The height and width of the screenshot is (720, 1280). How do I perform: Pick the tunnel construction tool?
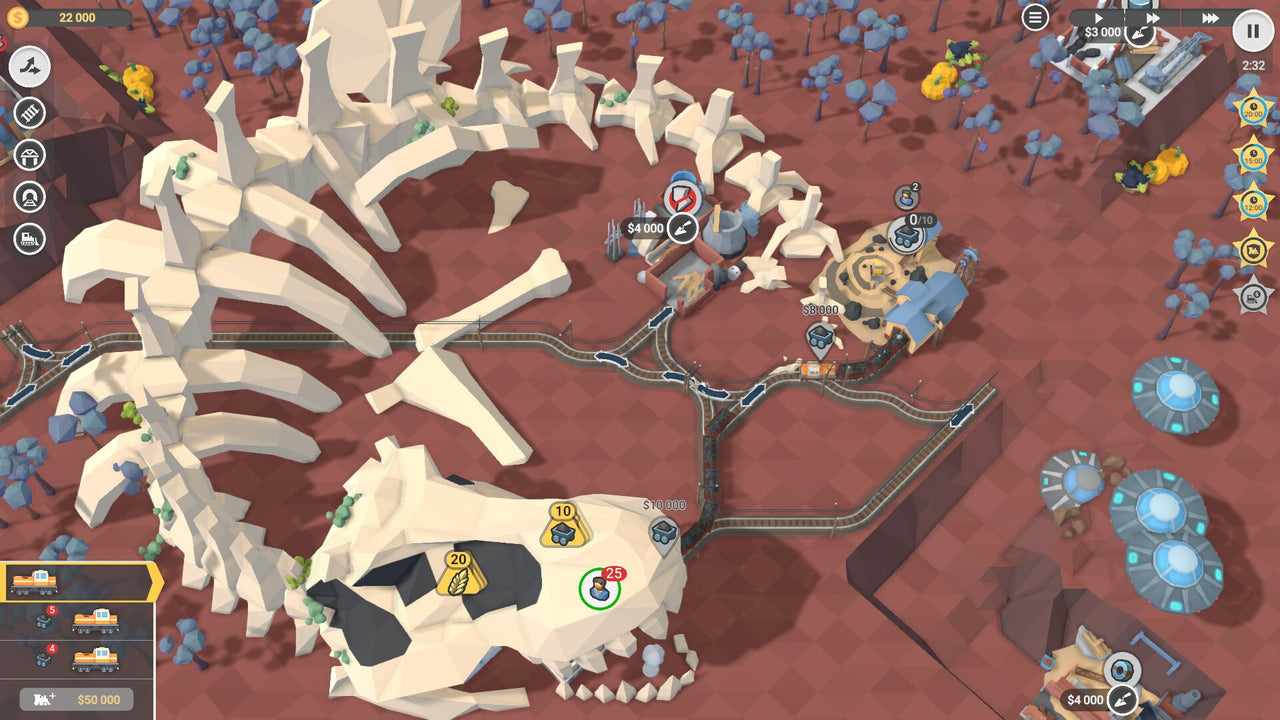point(30,196)
